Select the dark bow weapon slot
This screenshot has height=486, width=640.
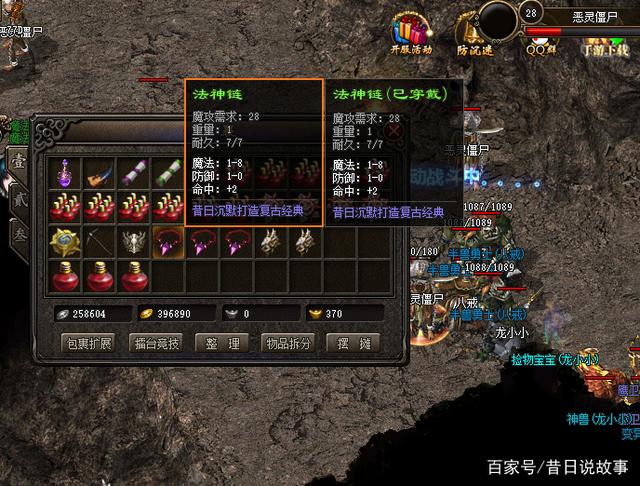tap(100, 241)
